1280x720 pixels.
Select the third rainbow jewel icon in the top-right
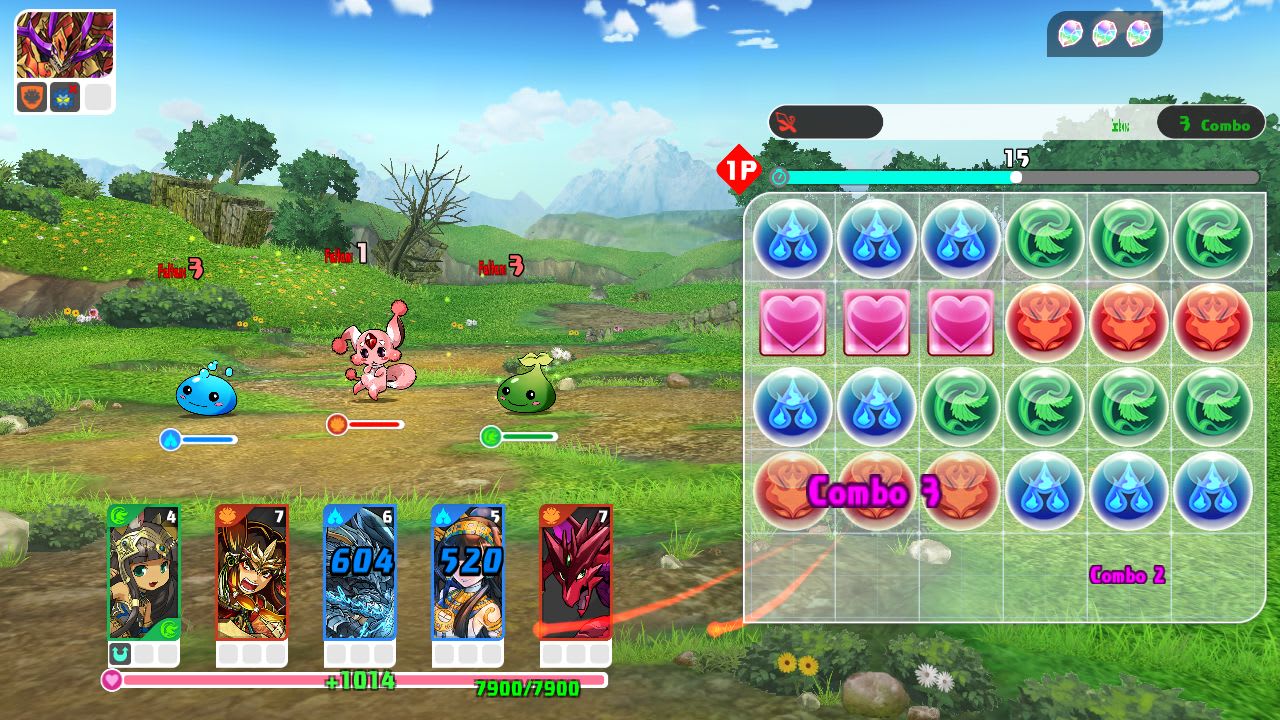(1138, 32)
